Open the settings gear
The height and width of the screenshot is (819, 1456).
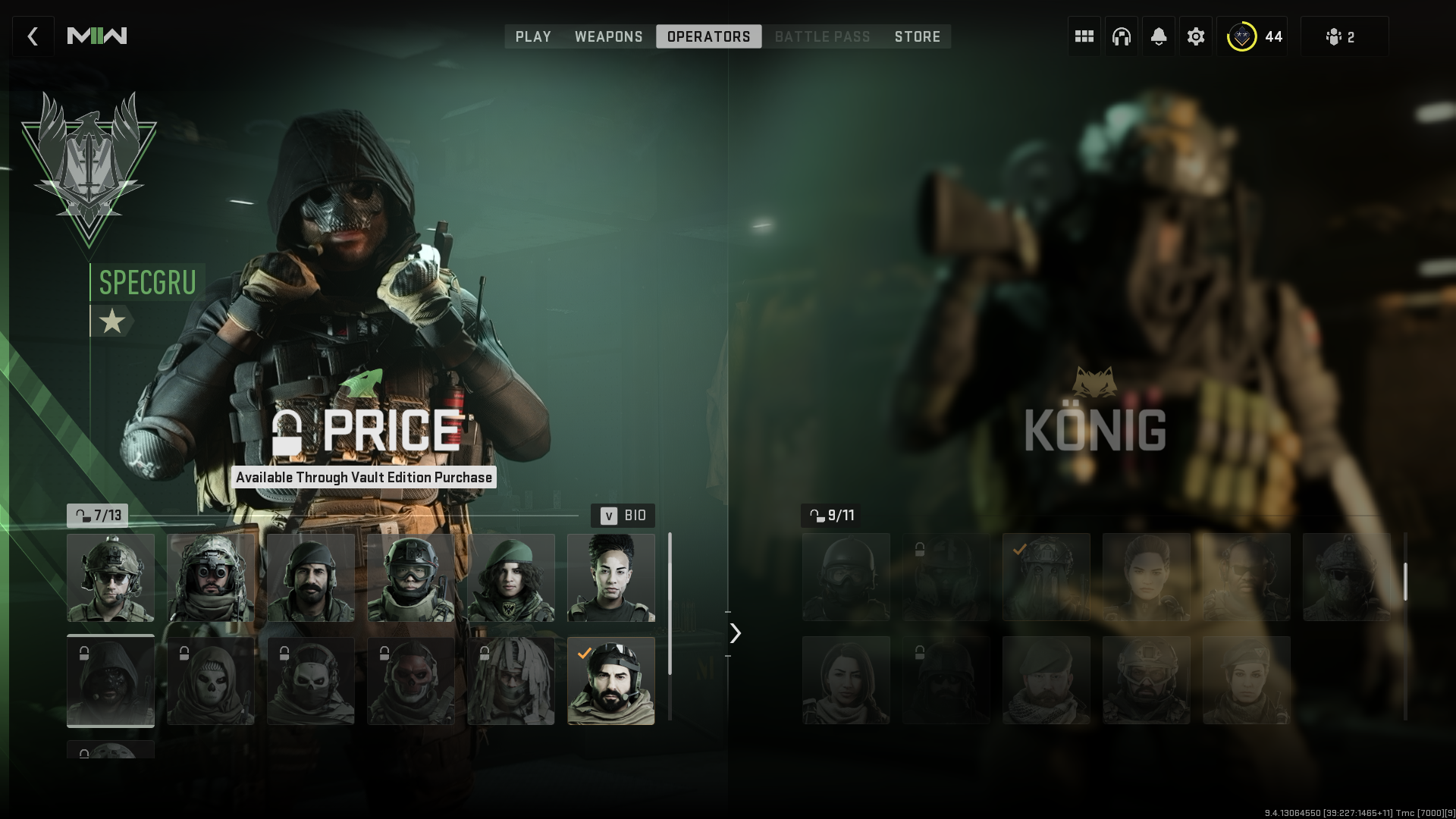click(x=1195, y=36)
